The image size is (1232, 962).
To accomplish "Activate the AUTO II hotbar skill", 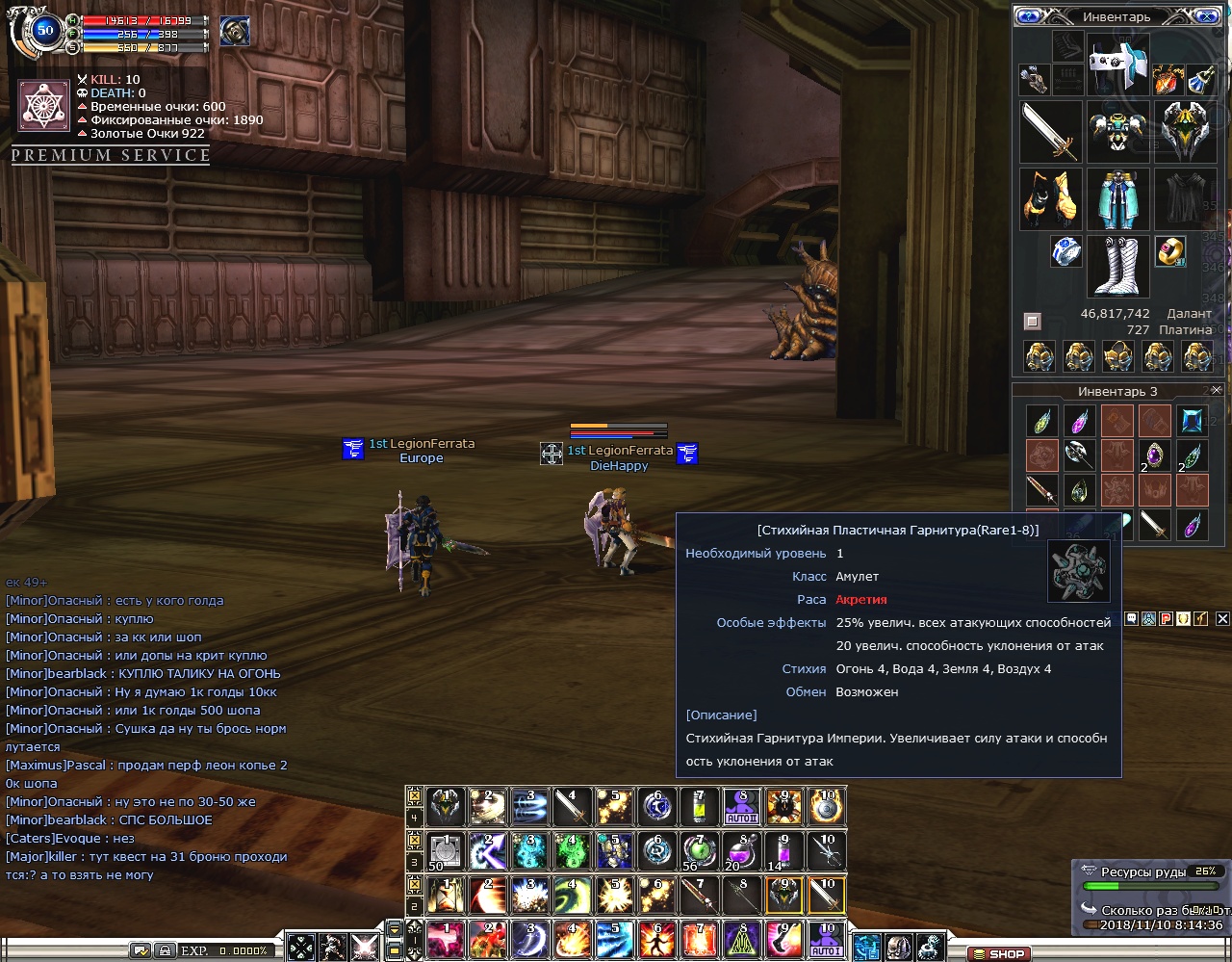I will pos(742,806).
